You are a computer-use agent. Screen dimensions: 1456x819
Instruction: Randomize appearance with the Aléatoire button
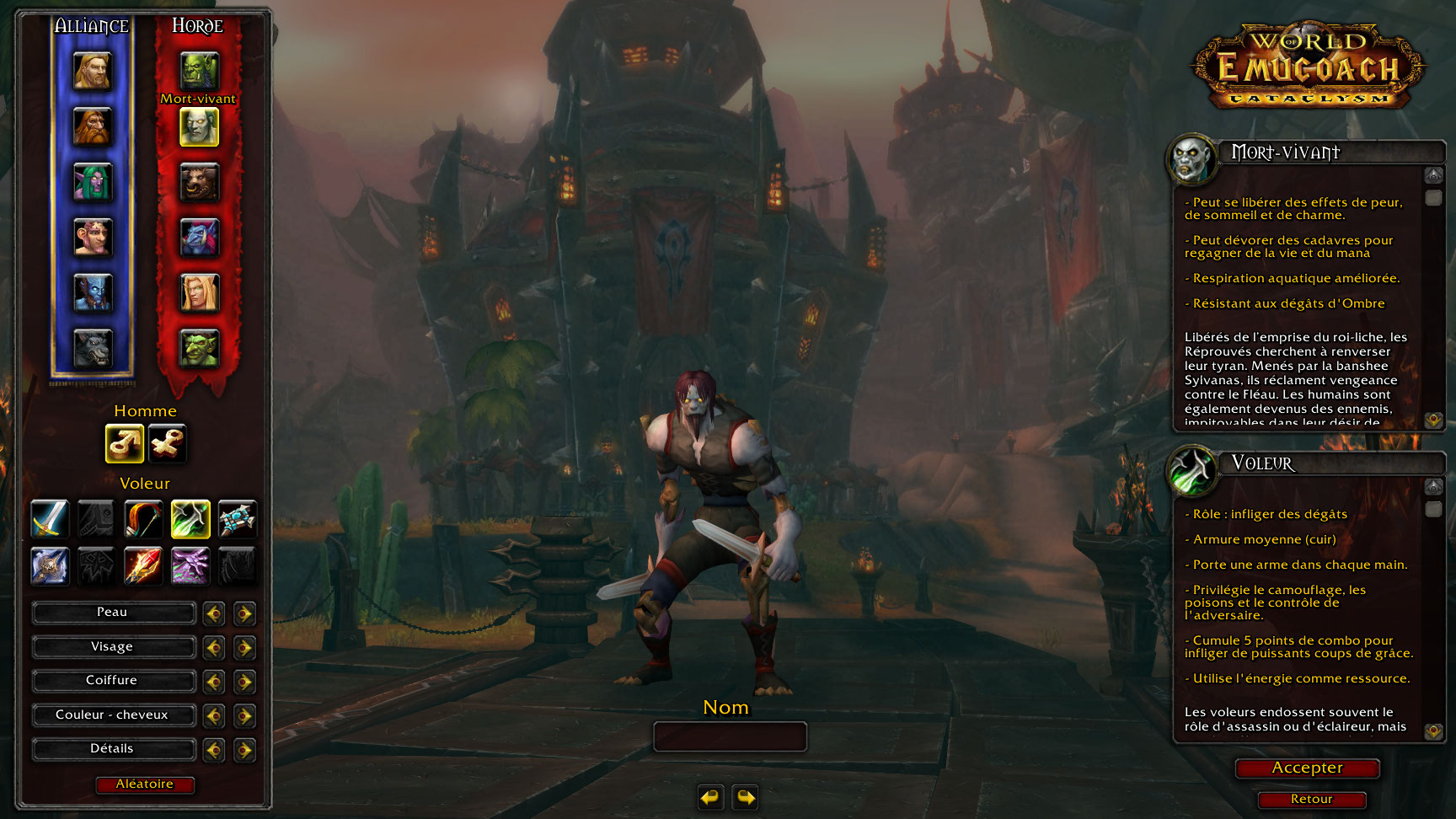(x=145, y=784)
